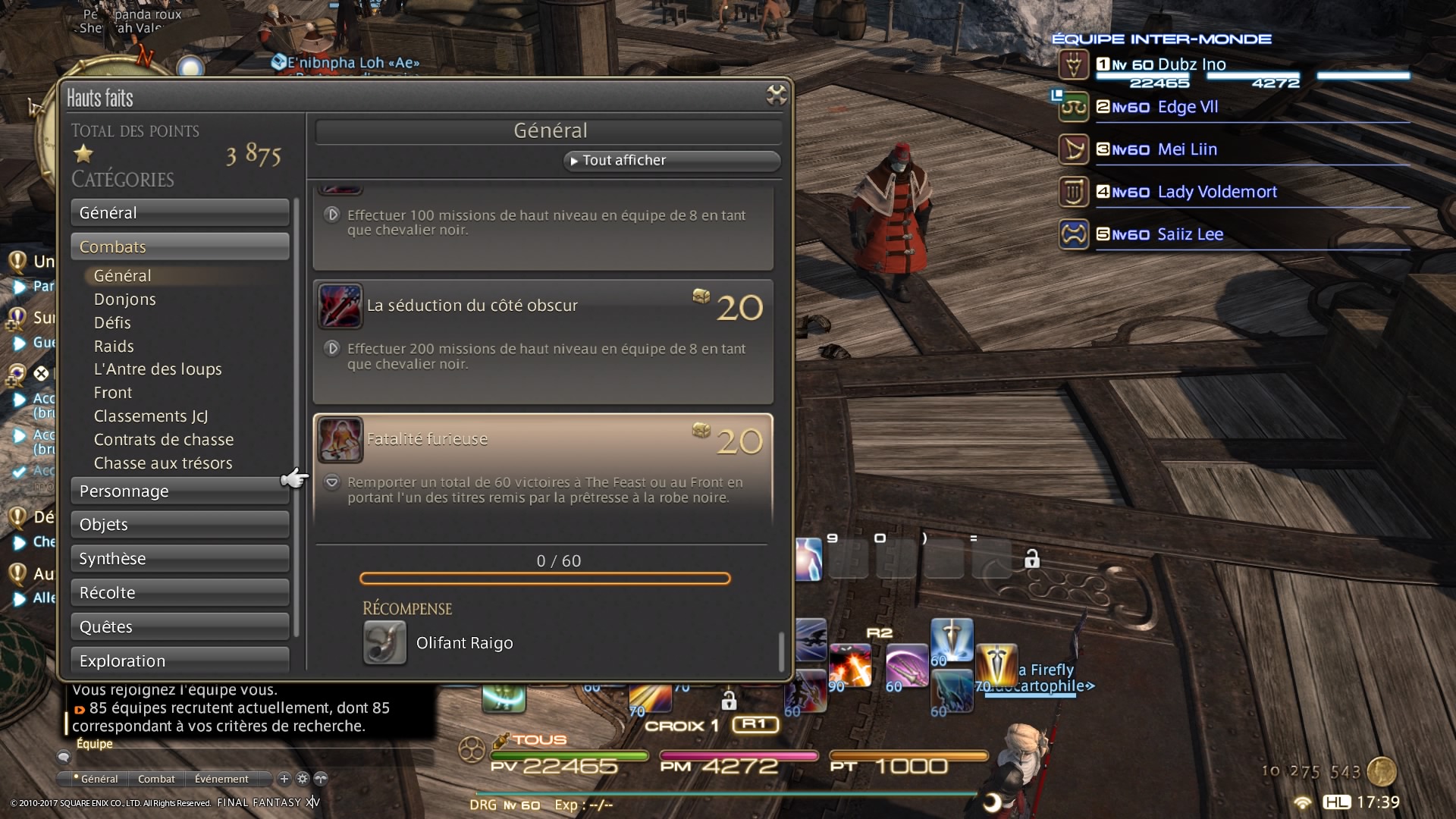Image resolution: width=1456 pixels, height=819 pixels.
Task: Select La séduction du côté obscur achievement
Action: pos(543,341)
